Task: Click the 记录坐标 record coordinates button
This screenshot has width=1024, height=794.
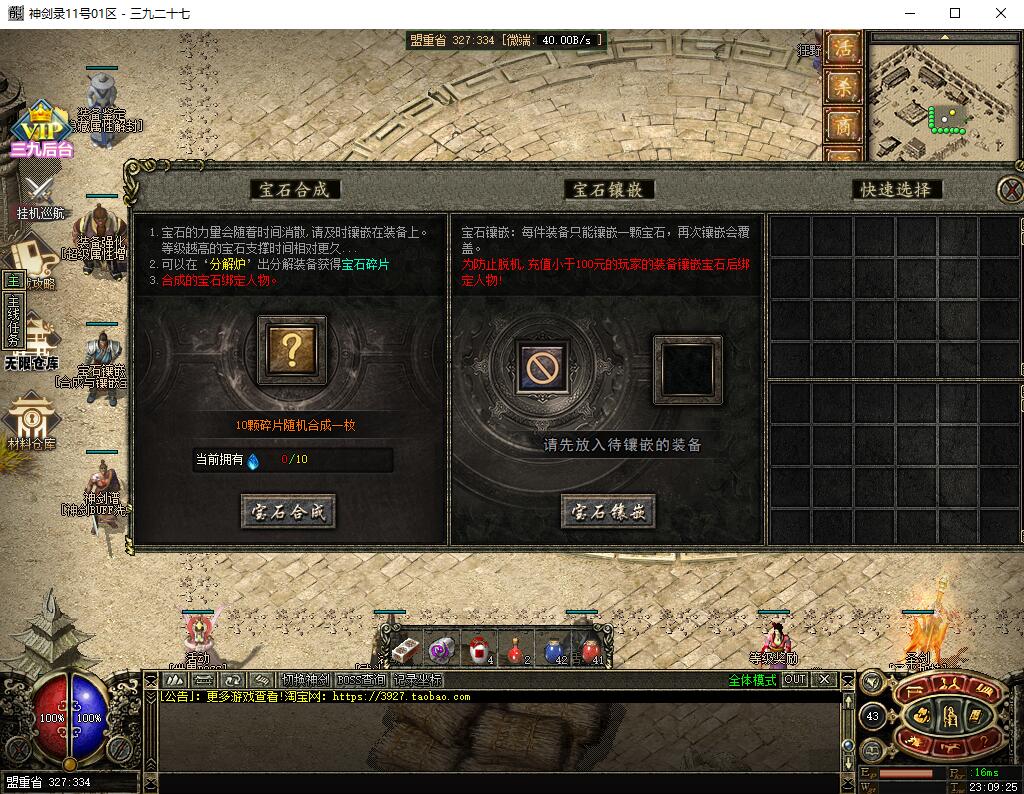Action: pos(416,680)
